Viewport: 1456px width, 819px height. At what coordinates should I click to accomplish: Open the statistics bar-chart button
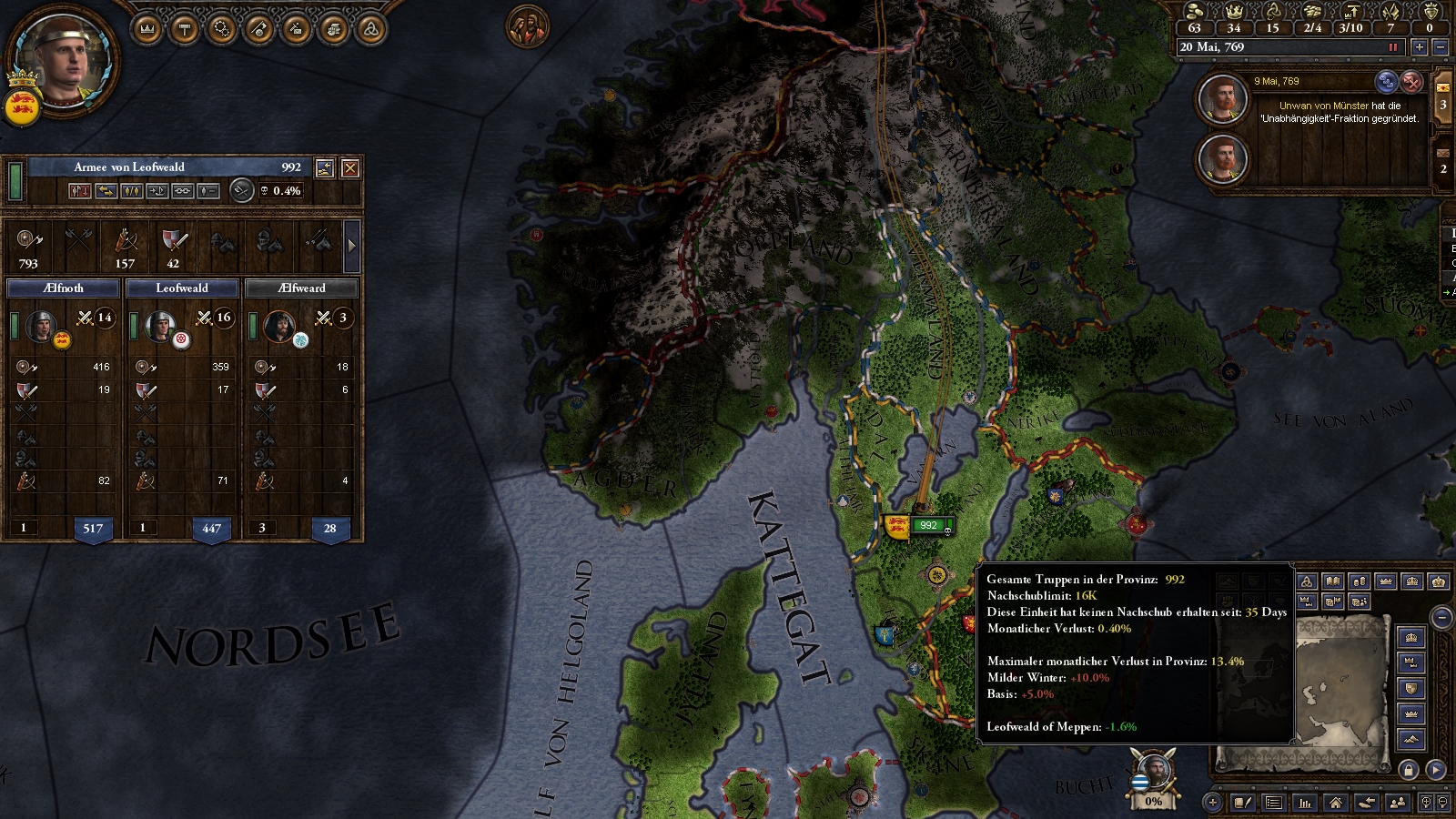point(1305,803)
